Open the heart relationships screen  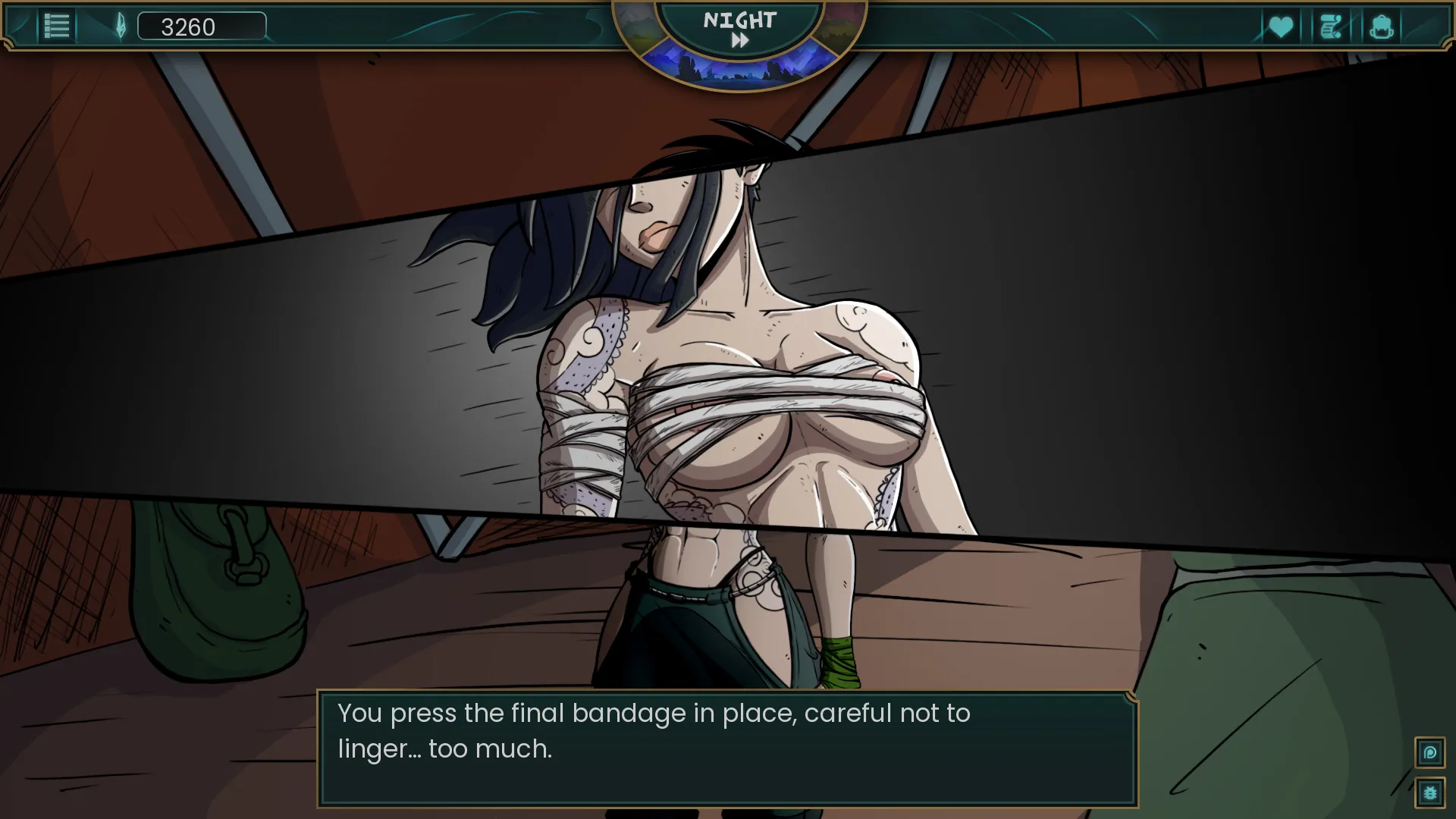(1281, 27)
